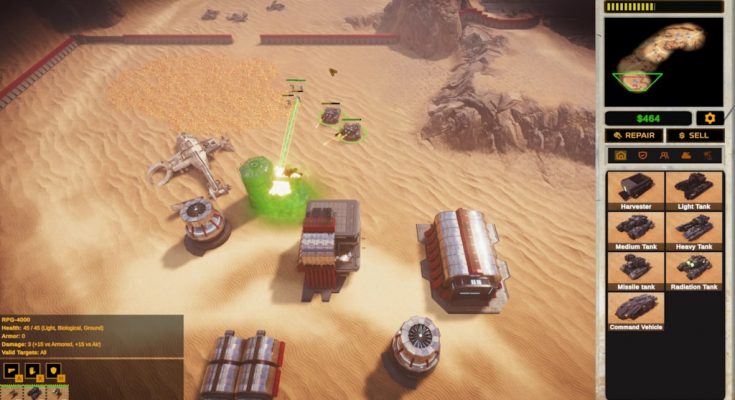Screen dimensions: 735x400
Task: Order a Radiation Tank
Action: click(692, 271)
